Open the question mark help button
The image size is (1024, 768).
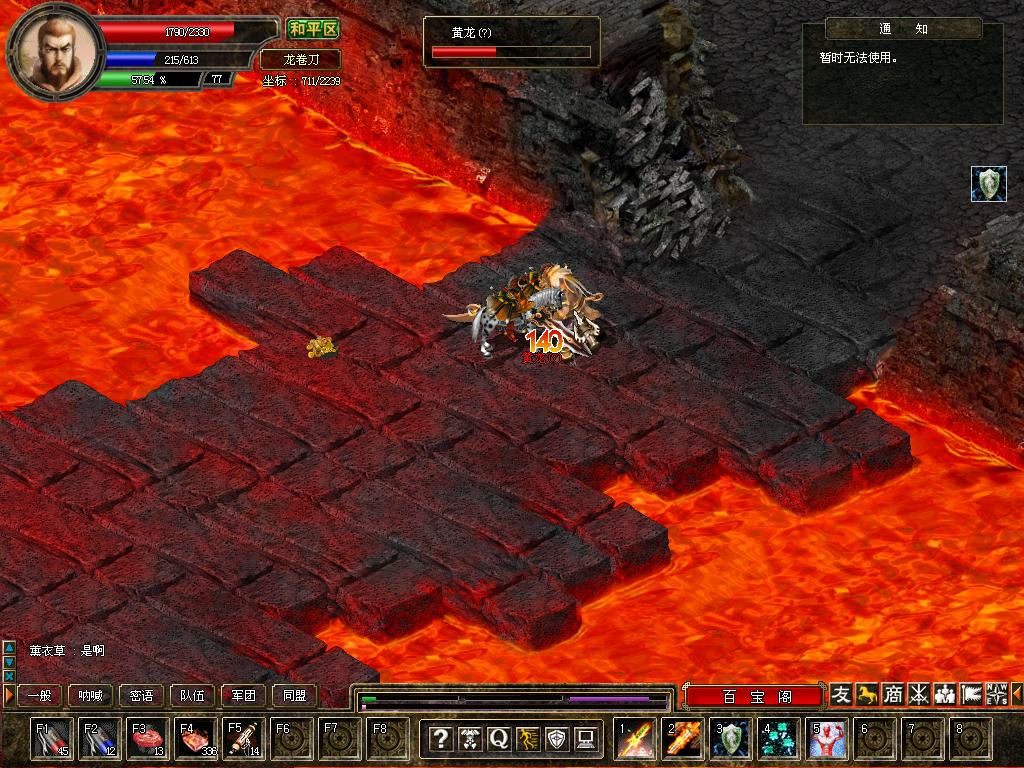pyautogui.click(x=440, y=739)
